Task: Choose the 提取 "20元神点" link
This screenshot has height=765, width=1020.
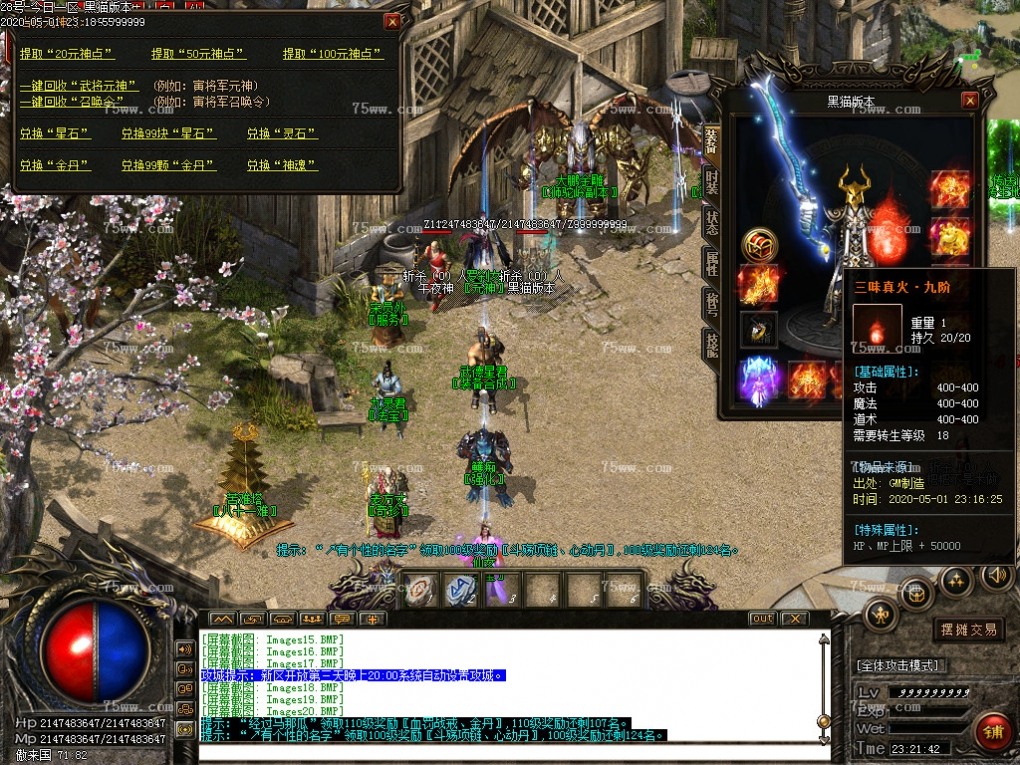Action: click(67, 54)
